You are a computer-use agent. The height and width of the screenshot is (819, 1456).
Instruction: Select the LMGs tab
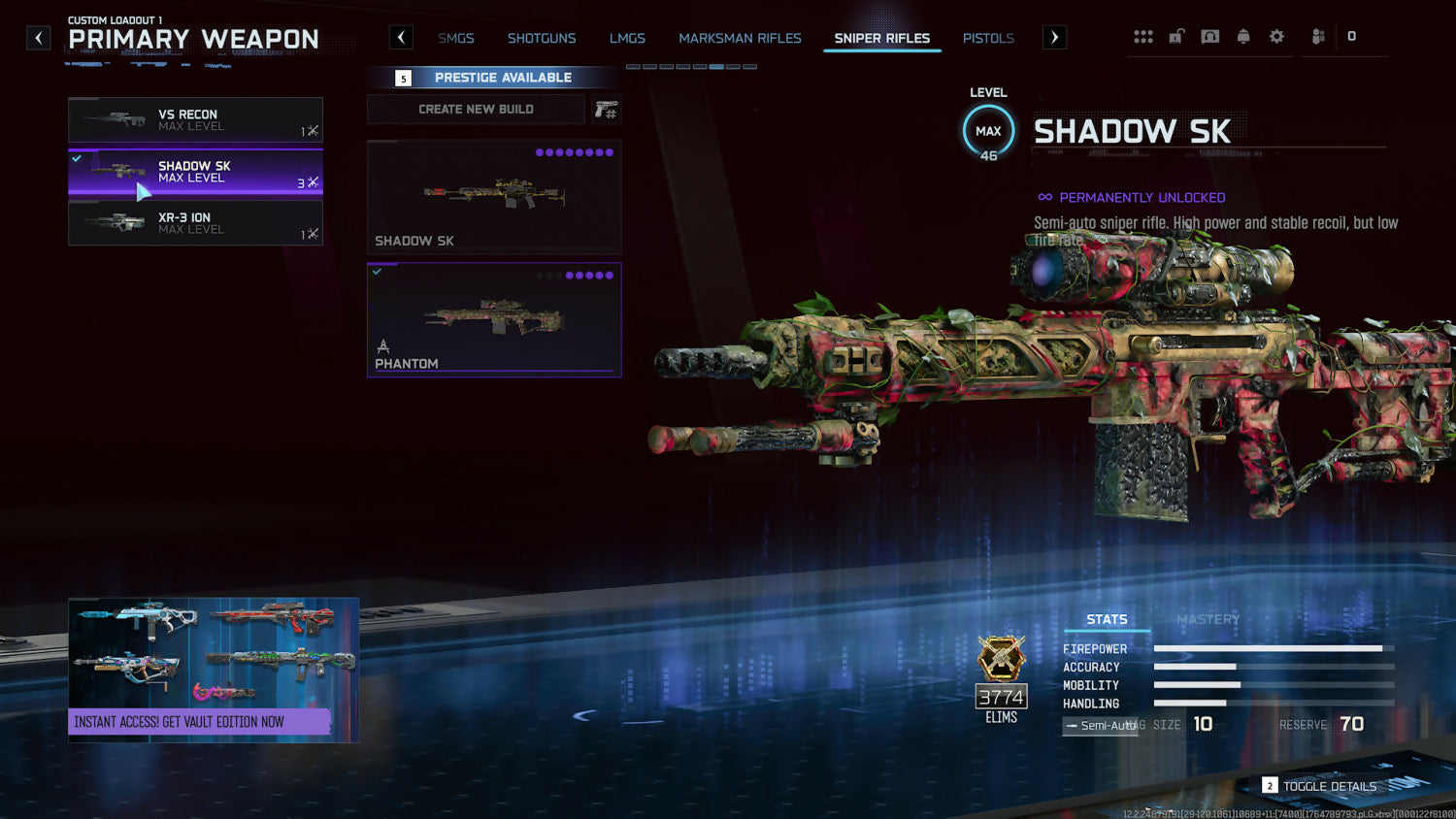pyautogui.click(x=627, y=39)
